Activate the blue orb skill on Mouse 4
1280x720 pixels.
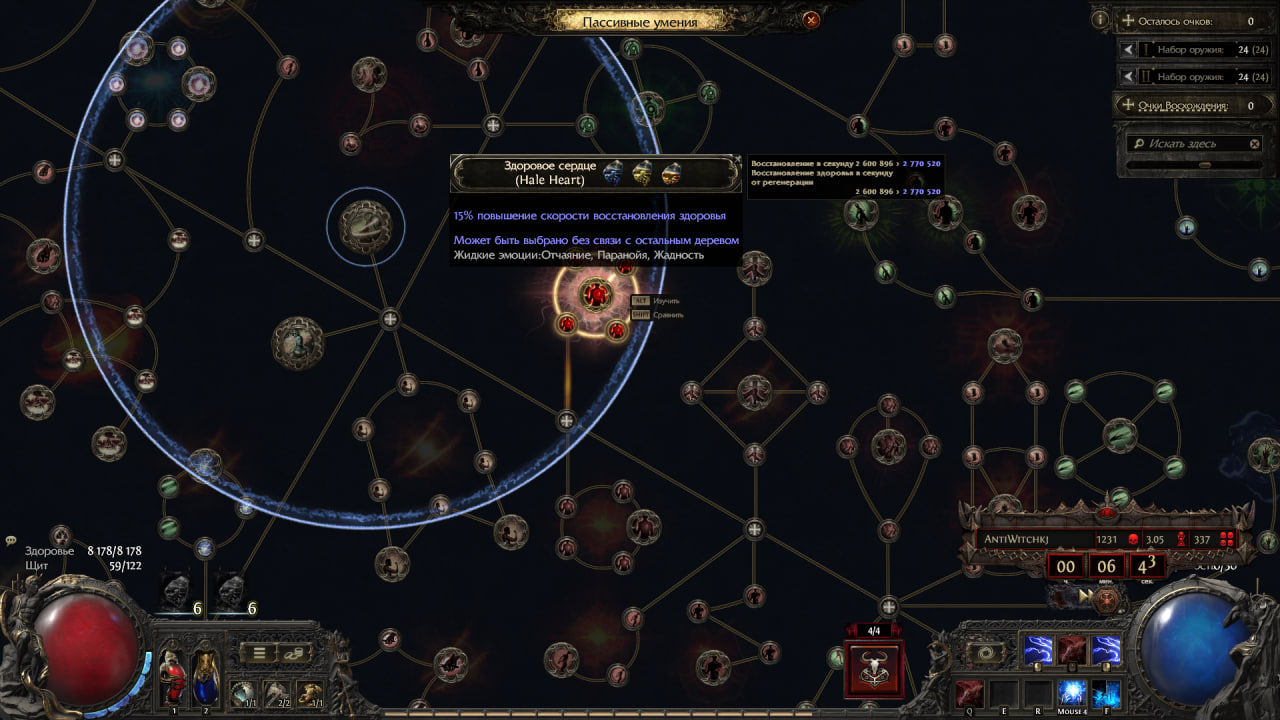[x=1072, y=692]
